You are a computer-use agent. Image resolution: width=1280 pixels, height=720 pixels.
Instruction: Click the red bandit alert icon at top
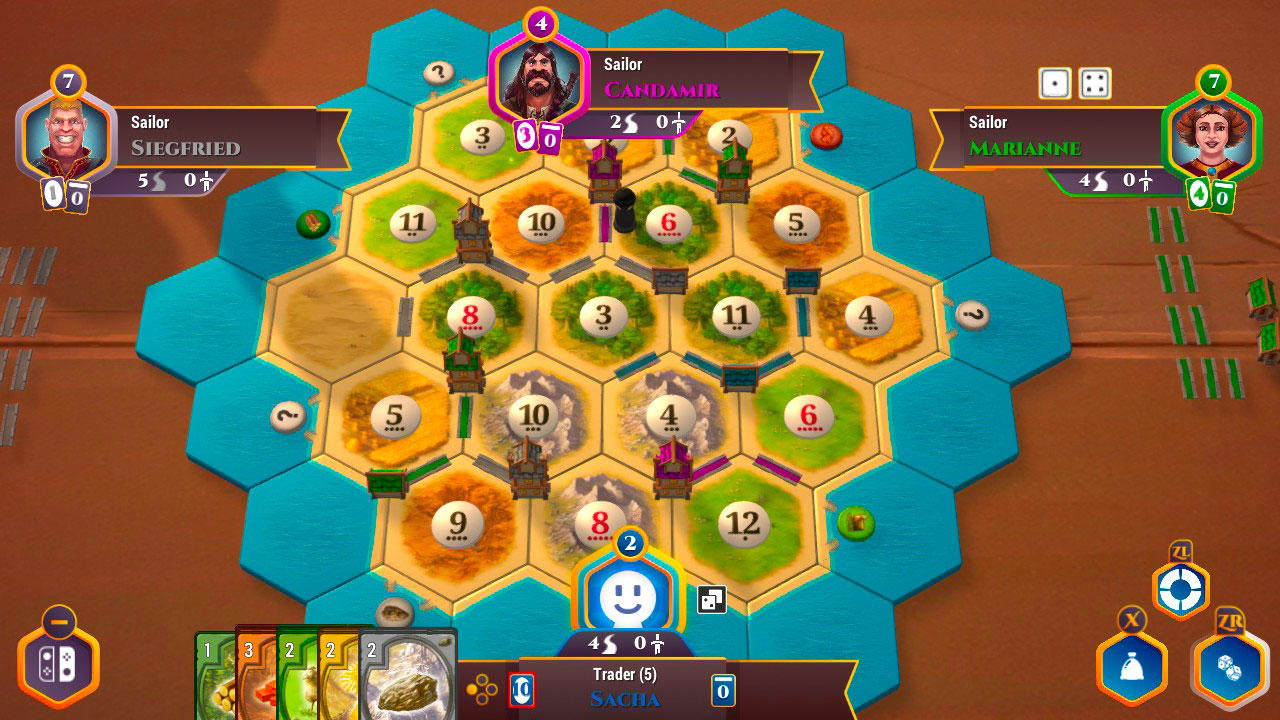pos(826,138)
